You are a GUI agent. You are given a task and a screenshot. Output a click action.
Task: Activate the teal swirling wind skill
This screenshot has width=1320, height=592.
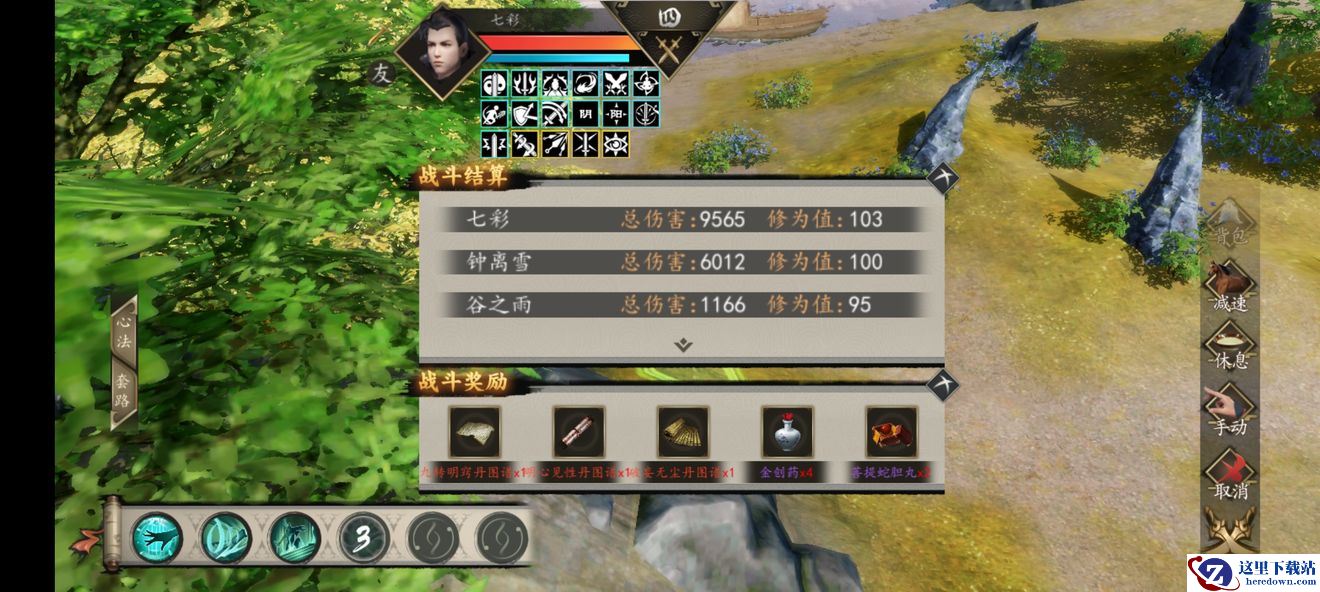(x=225, y=538)
